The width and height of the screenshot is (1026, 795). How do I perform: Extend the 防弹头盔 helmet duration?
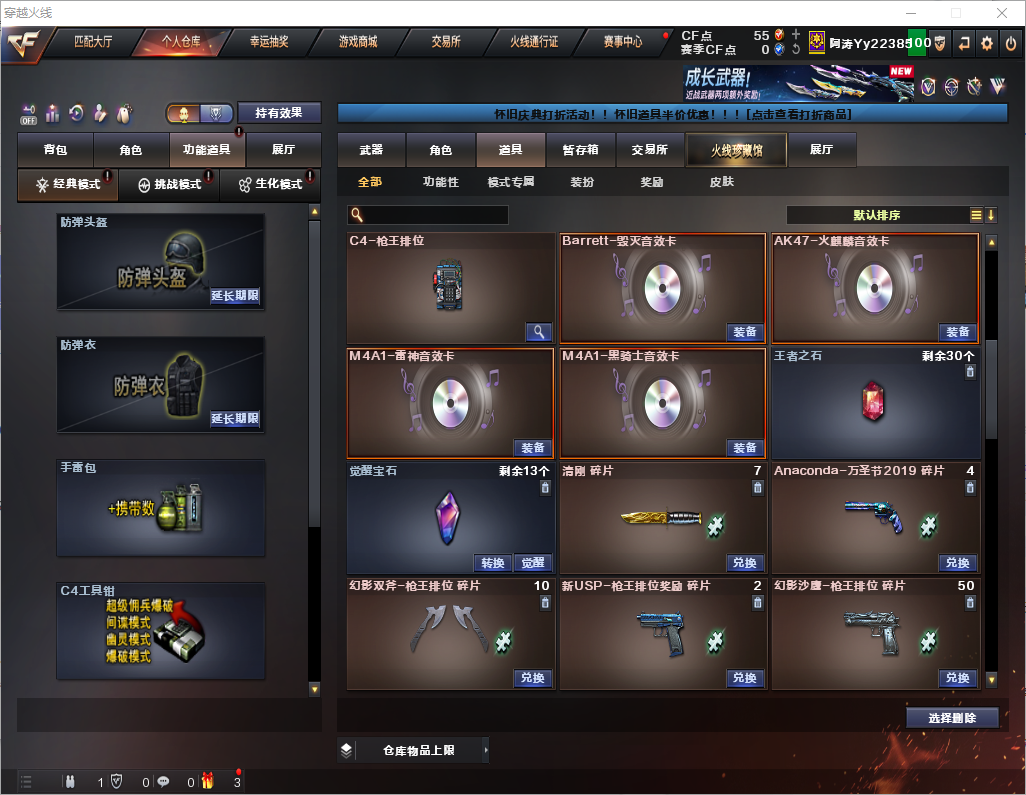pyautogui.click(x=235, y=296)
